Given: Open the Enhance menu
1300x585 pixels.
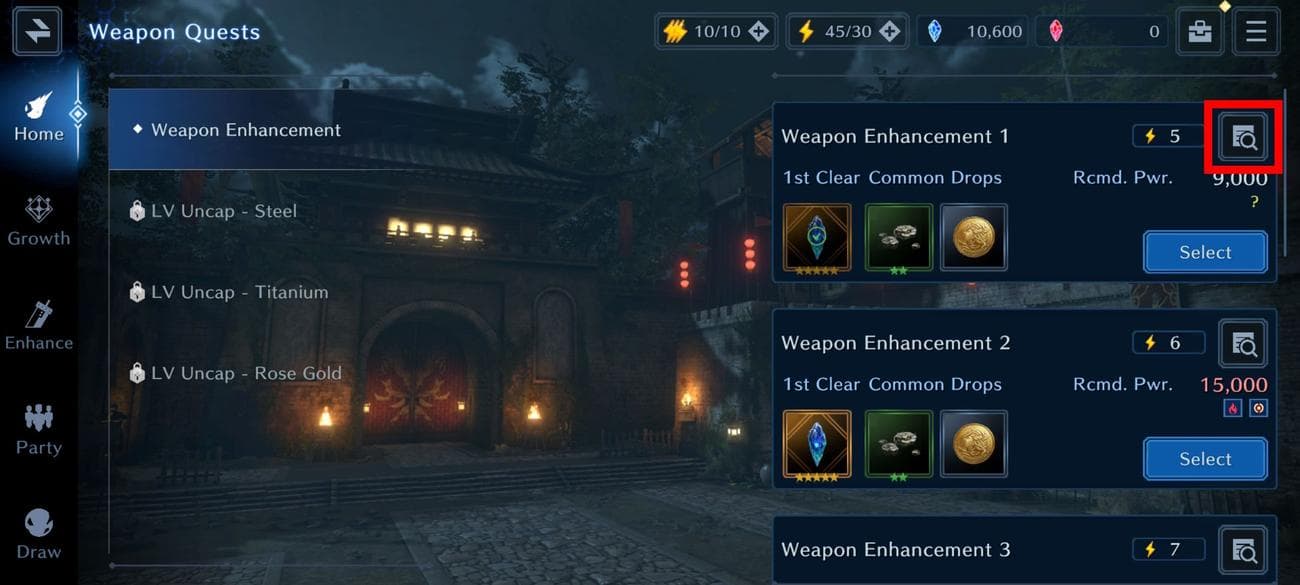Looking at the screenshot, I should click(39, 326).
